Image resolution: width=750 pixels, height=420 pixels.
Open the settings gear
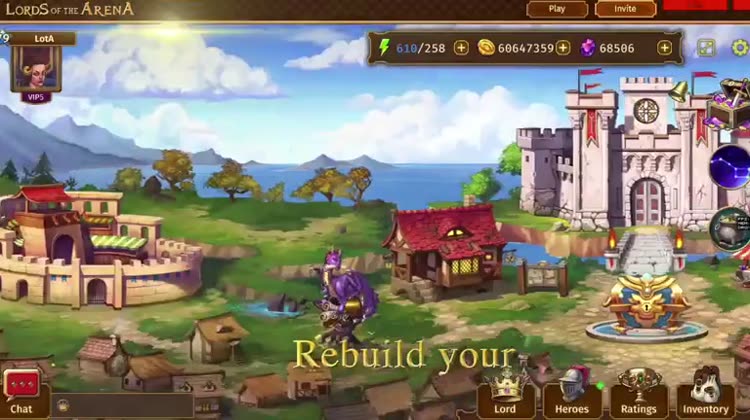click(x=740, y=47)
